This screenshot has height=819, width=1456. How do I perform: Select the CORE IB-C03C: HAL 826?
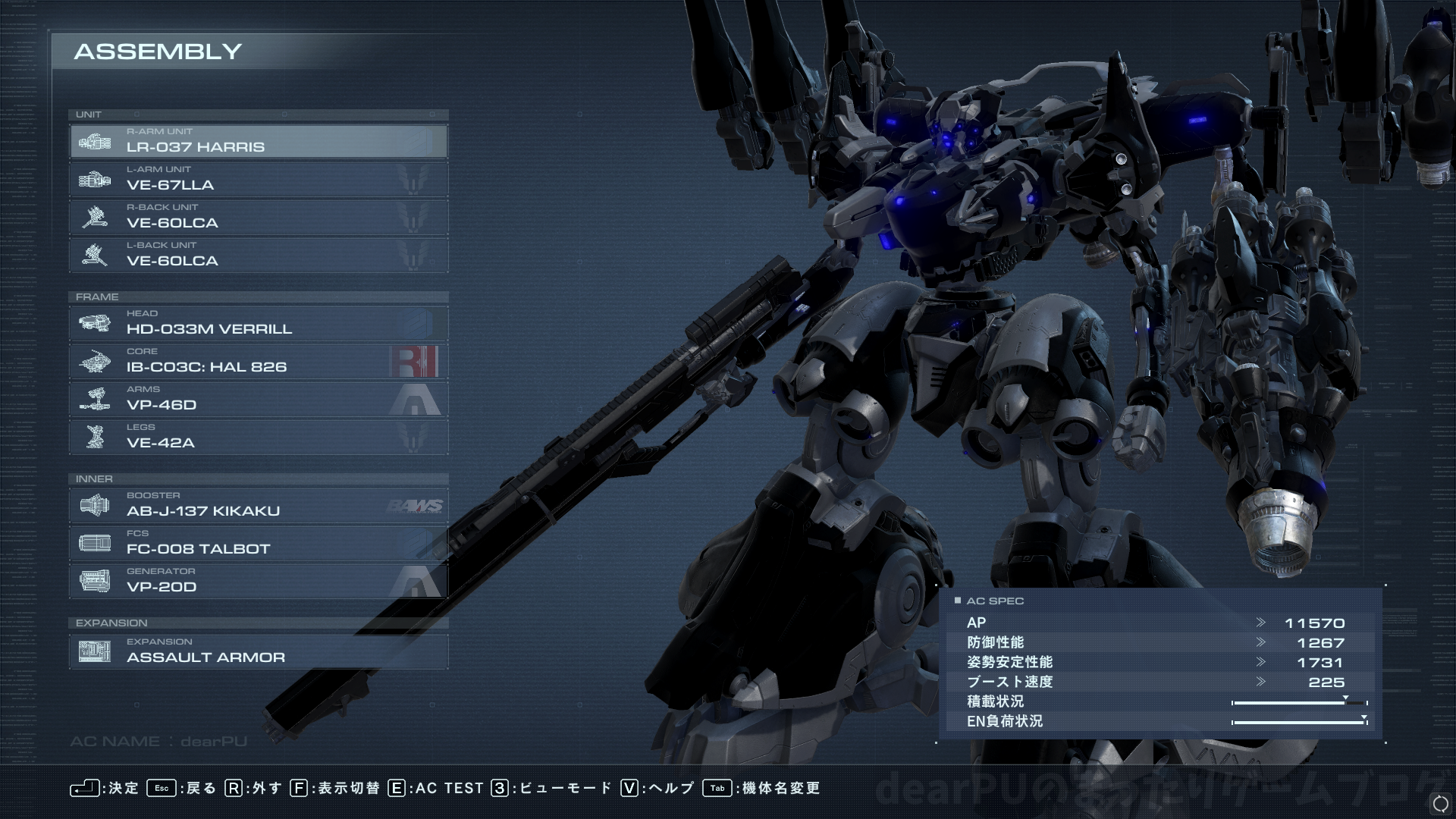pyautogui.click(x=258, y=362)
